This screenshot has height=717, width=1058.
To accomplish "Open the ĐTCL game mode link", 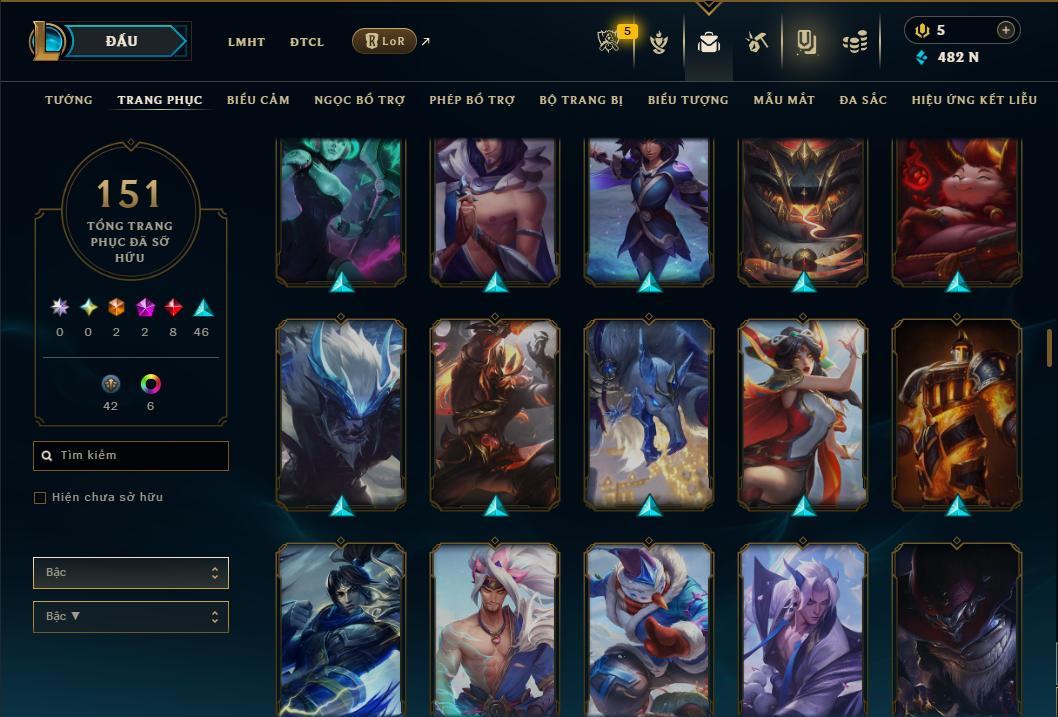I will tap(307, 42).
